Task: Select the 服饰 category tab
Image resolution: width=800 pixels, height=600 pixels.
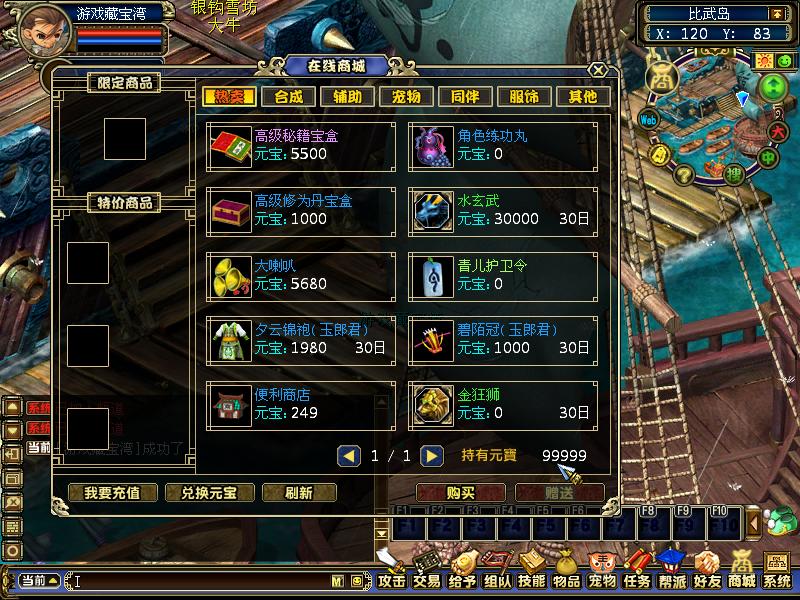Action: [x=524, y=97]
